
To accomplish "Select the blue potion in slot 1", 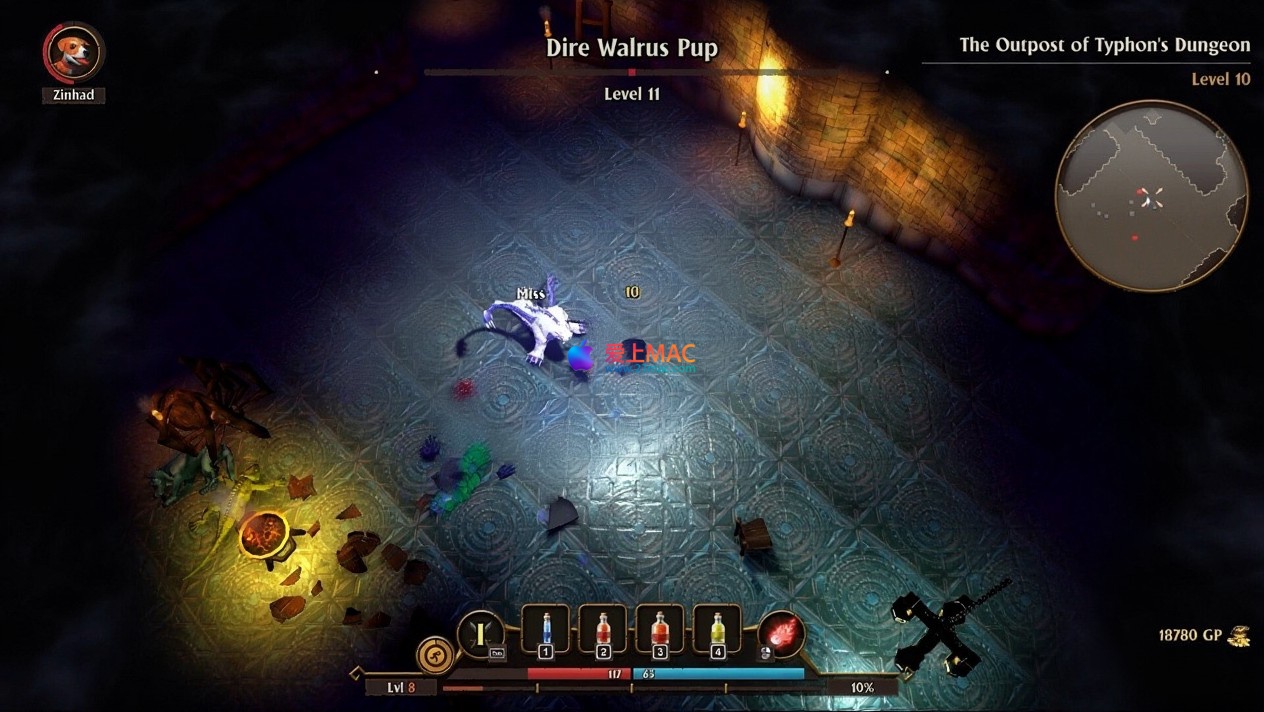I will coord(546,629).
